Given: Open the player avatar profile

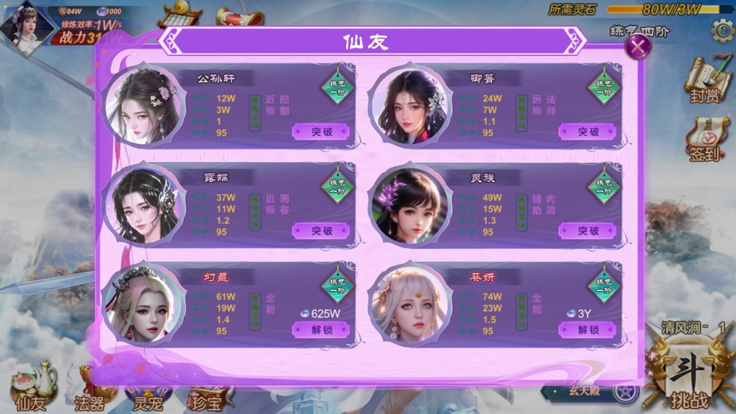Looking at the screenshot, I should click(26, 22).
